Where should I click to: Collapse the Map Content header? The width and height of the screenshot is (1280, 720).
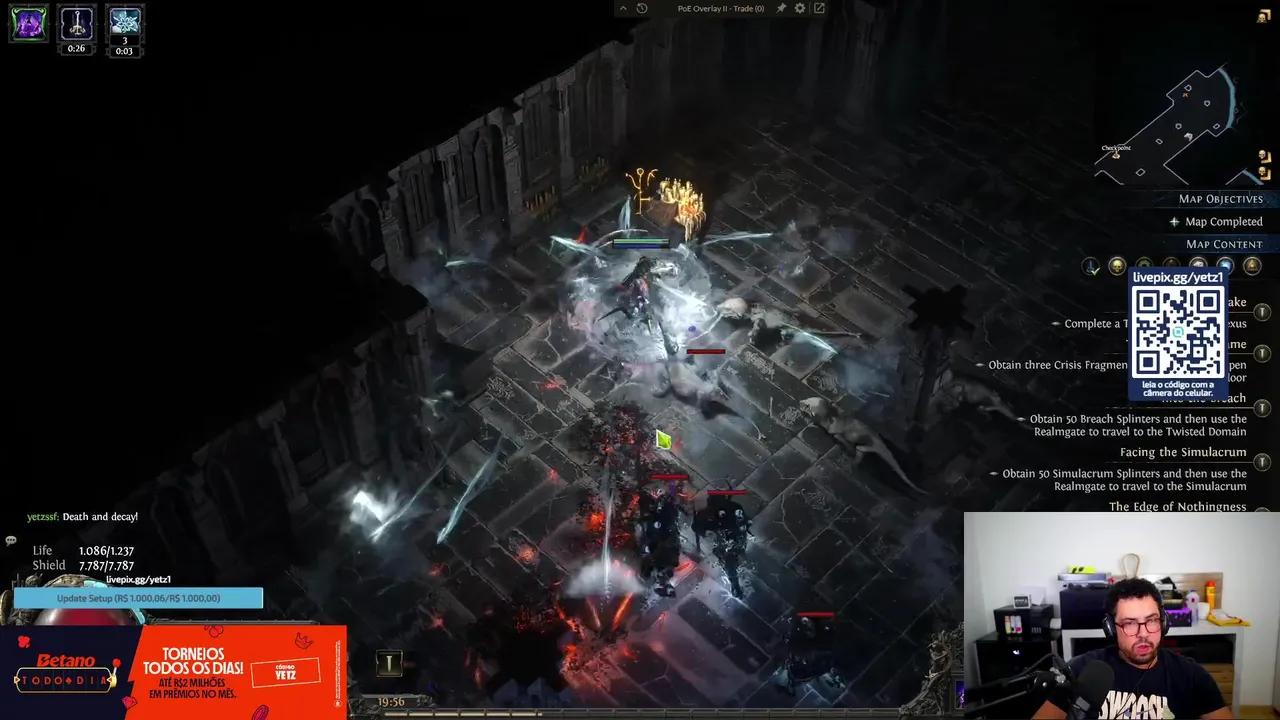(x=1224, y=244)
